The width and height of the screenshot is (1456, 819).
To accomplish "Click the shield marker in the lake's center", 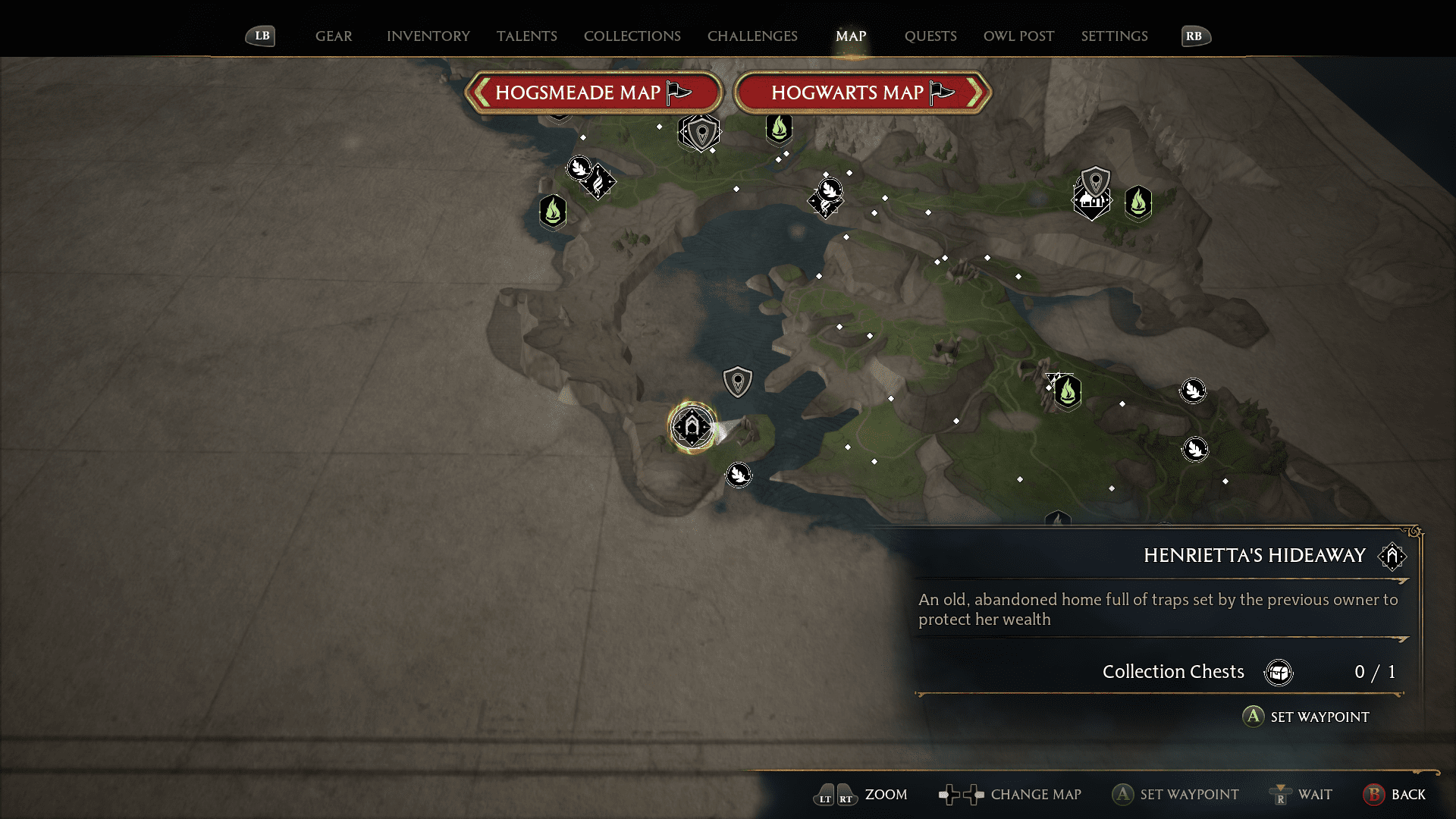I will (736, 381).
